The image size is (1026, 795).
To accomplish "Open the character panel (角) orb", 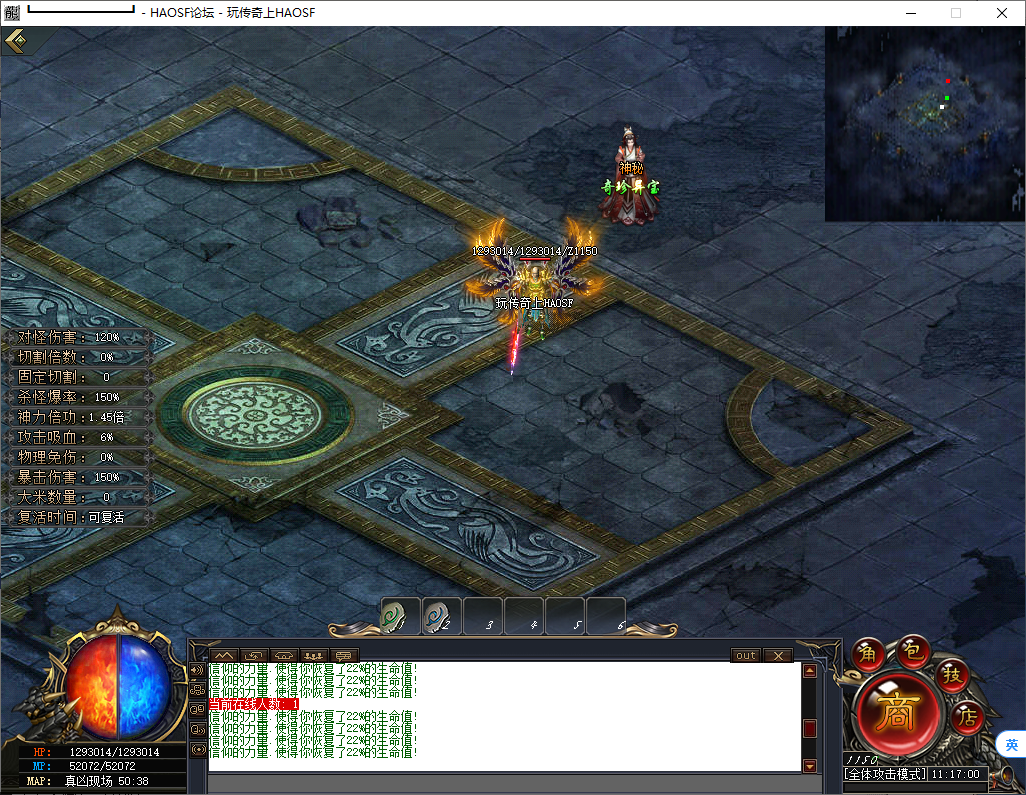I will pos(868,655).
